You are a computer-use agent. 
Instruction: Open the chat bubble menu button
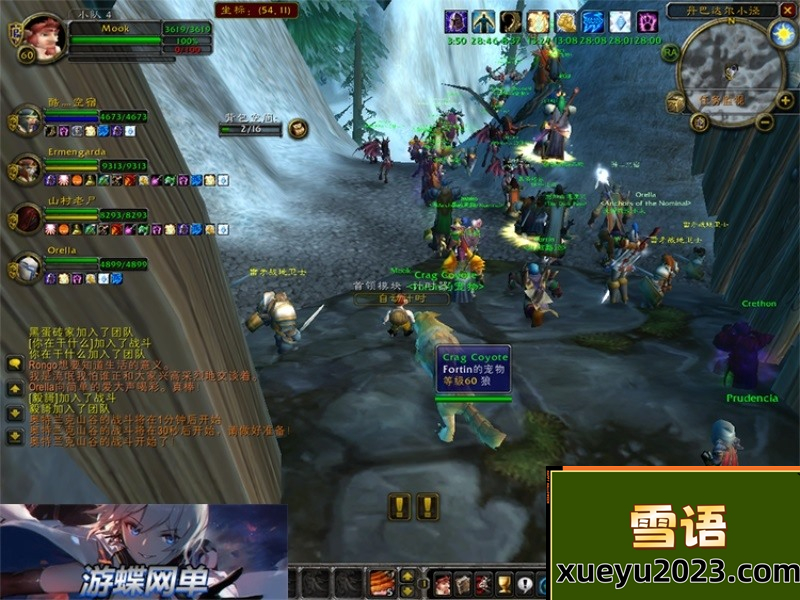coord(15,364)
